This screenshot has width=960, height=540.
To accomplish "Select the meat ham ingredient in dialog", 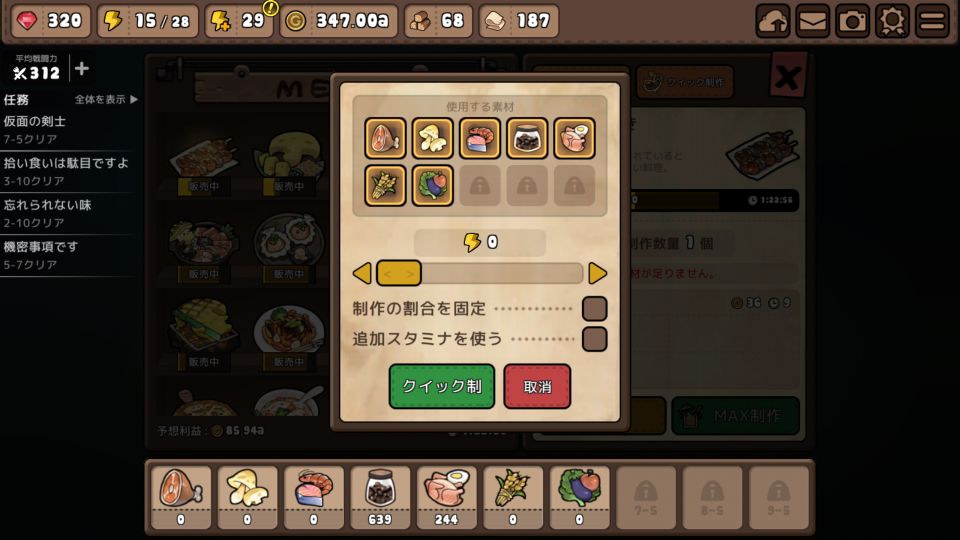I will 385,138.
